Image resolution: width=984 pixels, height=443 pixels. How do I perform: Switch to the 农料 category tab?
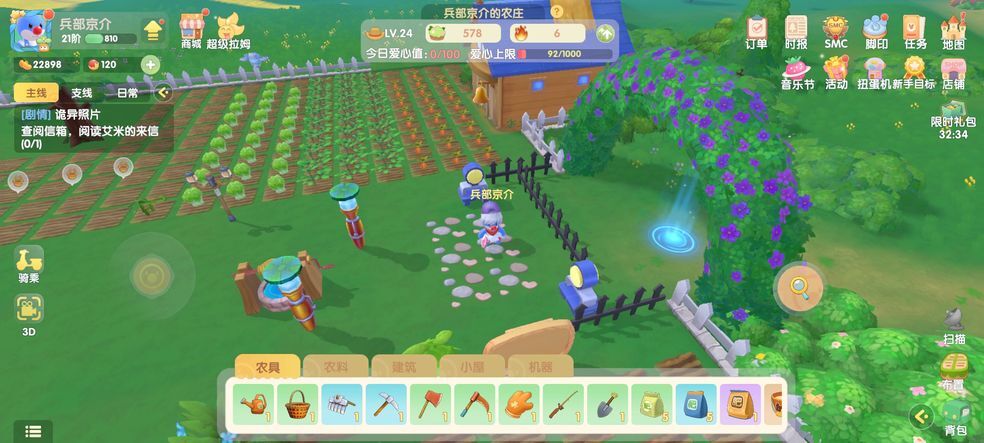click(x=336, y=367)
